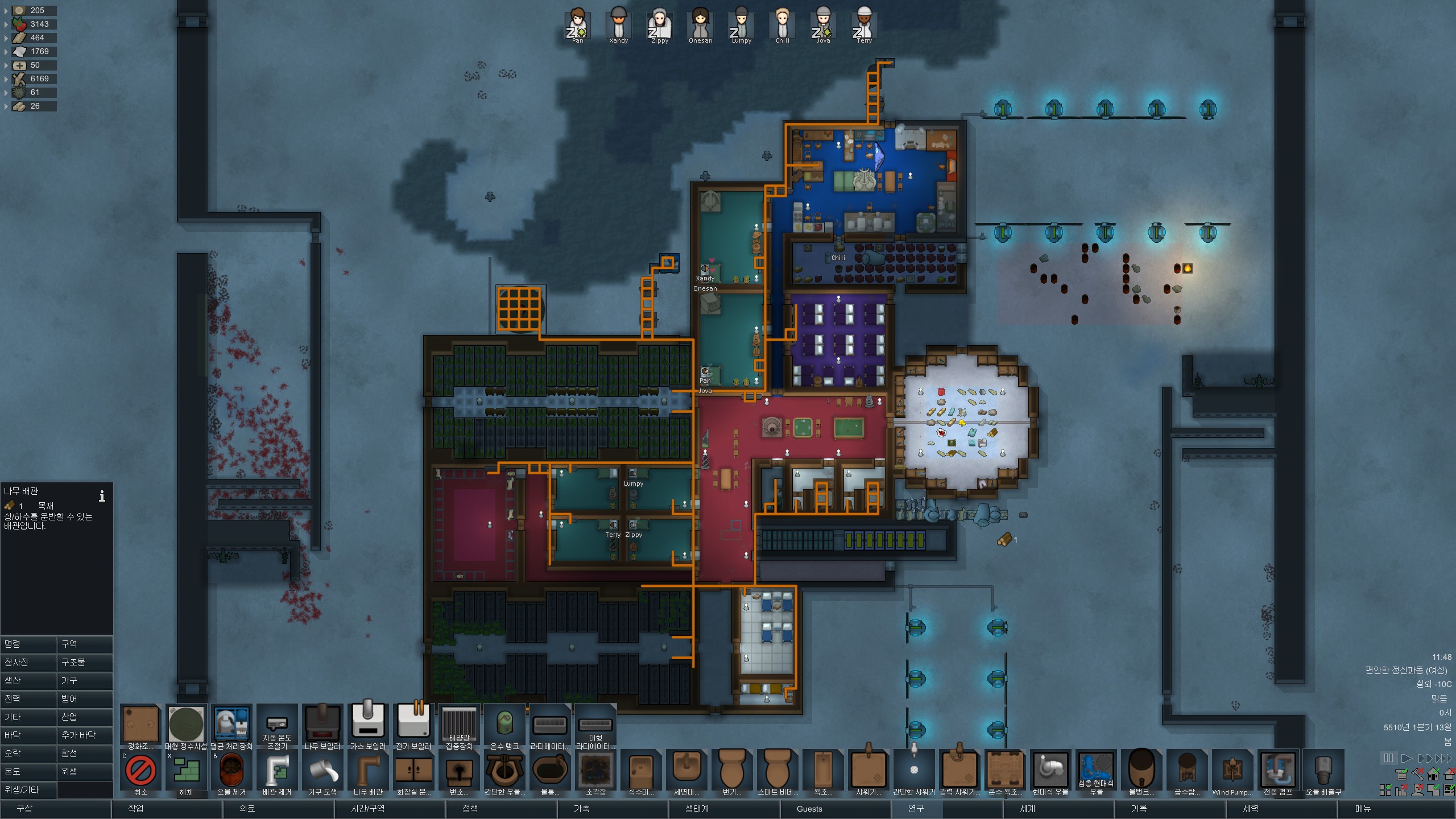Expand the first resource readout category arrow
The image size is (1456, 819).
(x=6, y=10)
